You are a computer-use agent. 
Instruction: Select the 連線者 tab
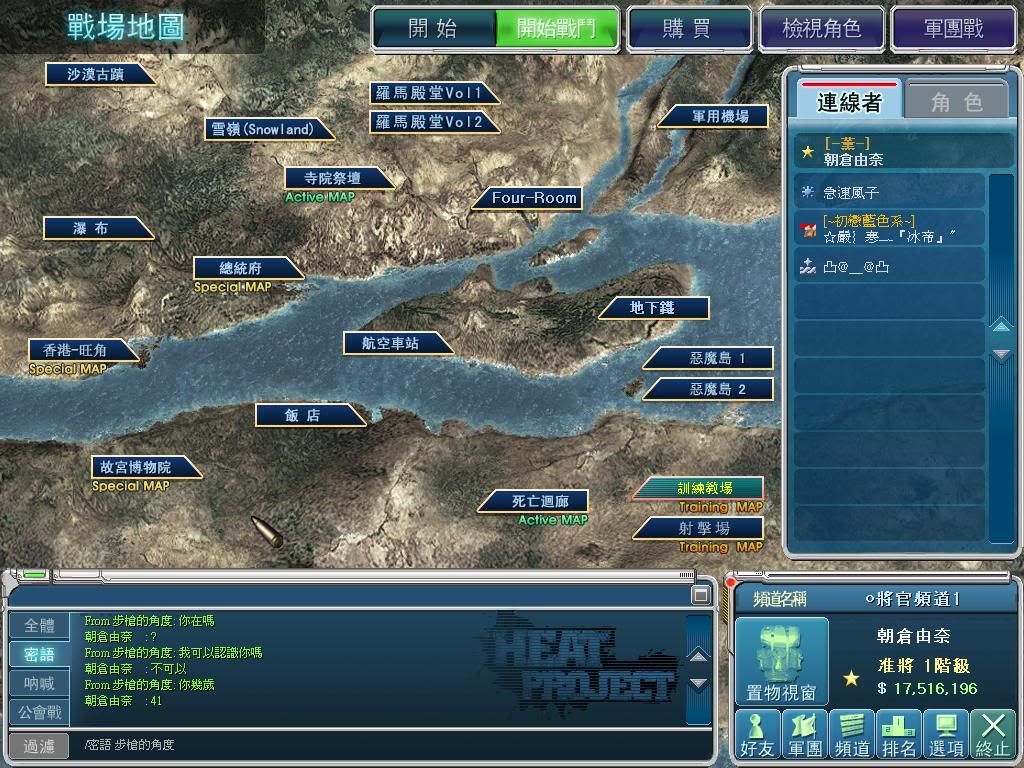(x=849, y=102)
